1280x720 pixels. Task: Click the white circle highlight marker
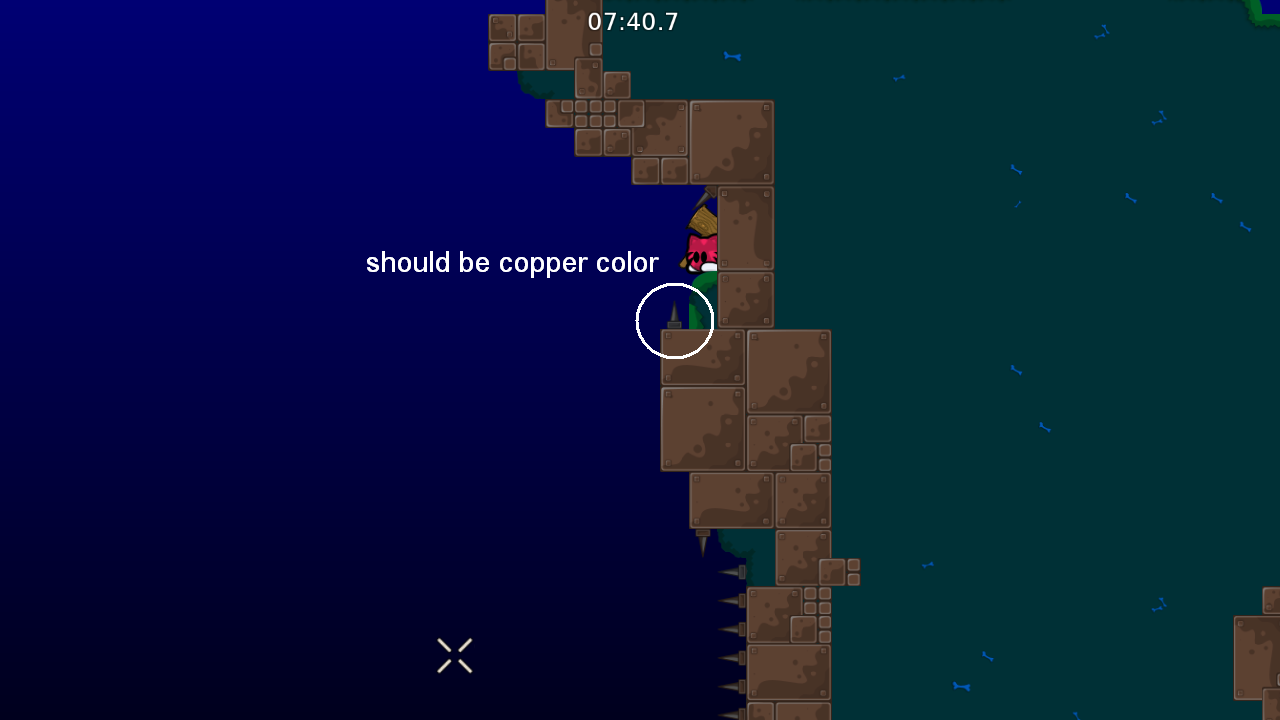tap(675, 320)
